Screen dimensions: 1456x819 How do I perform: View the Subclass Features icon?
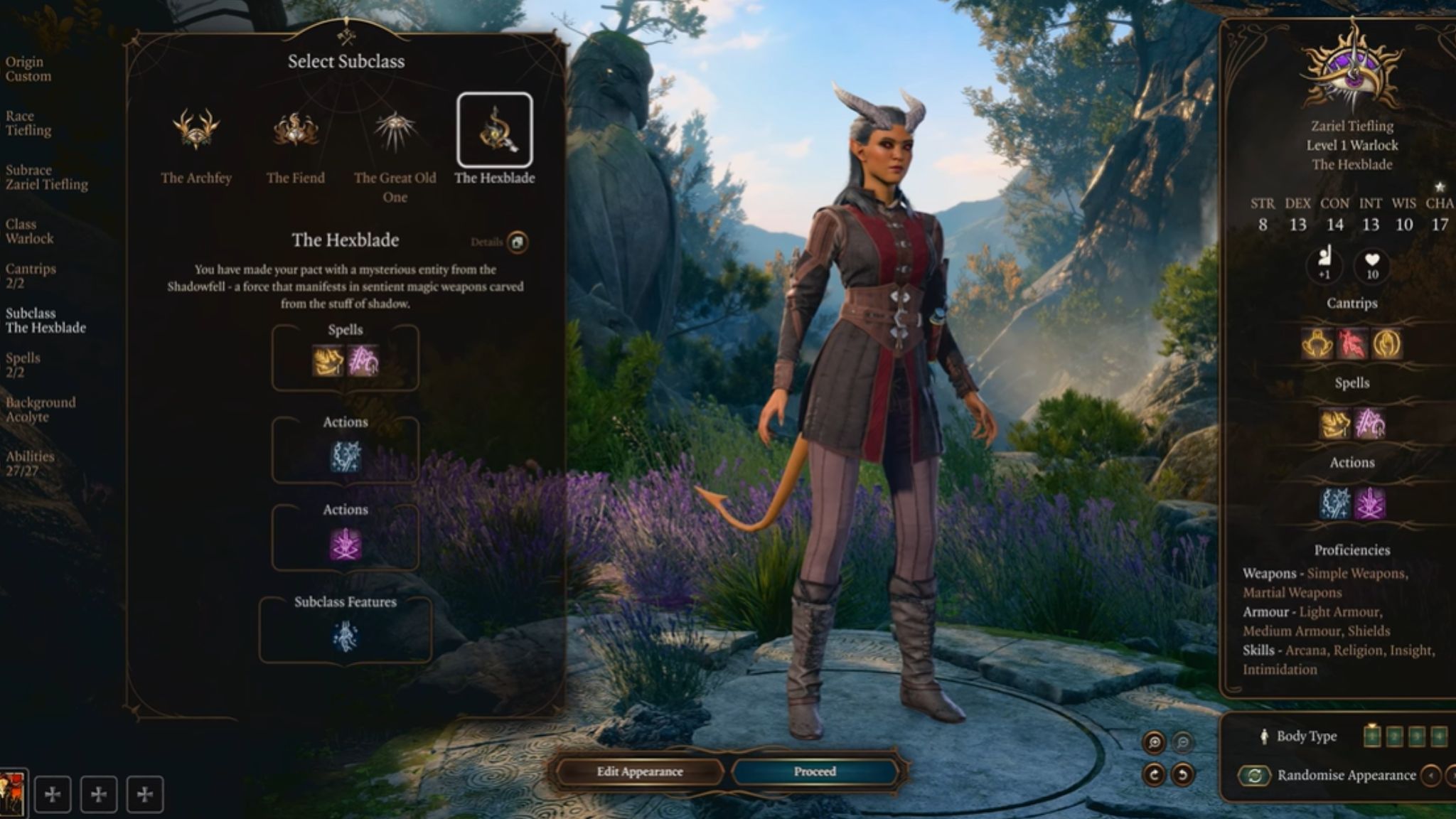(x=346, y=636)
